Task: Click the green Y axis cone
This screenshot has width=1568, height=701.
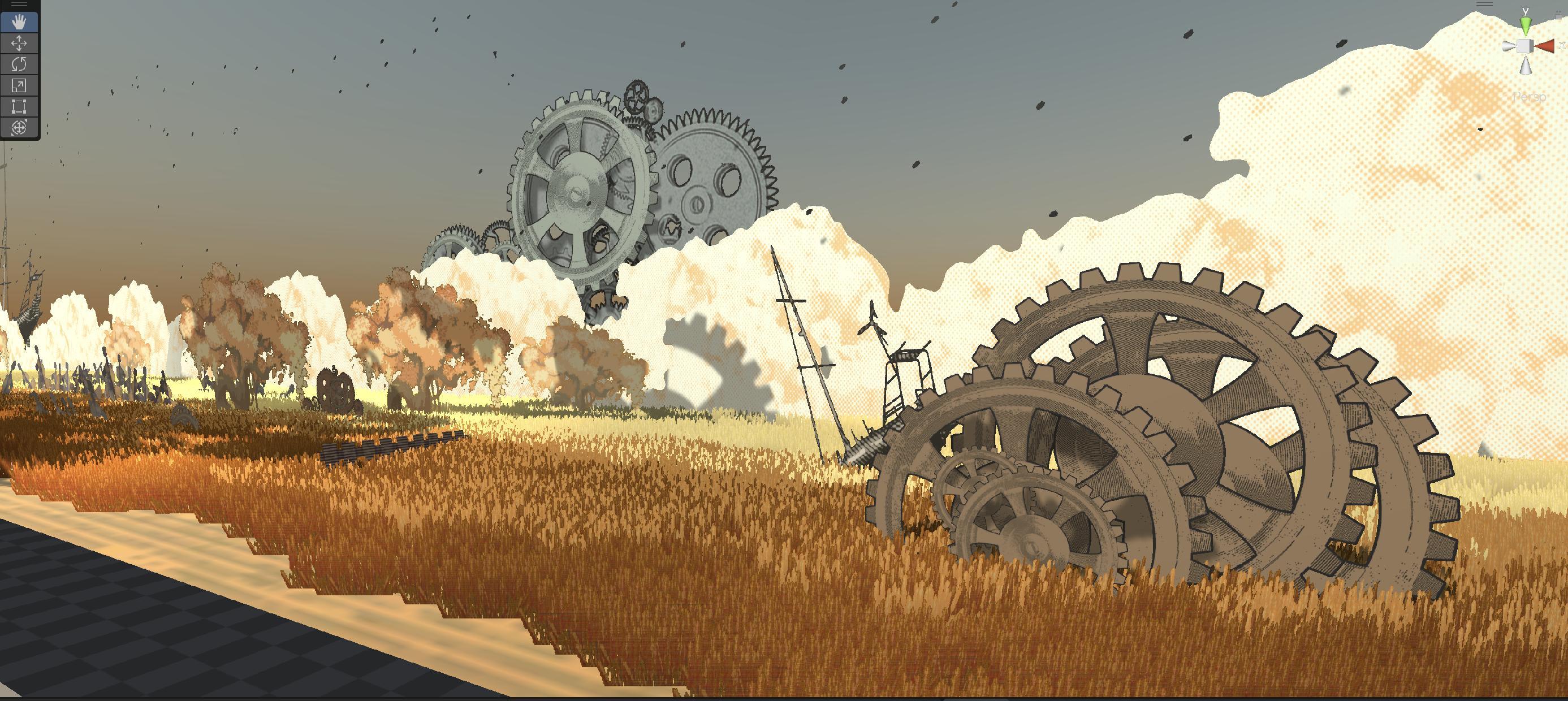Action: (x=1526, y=26)
